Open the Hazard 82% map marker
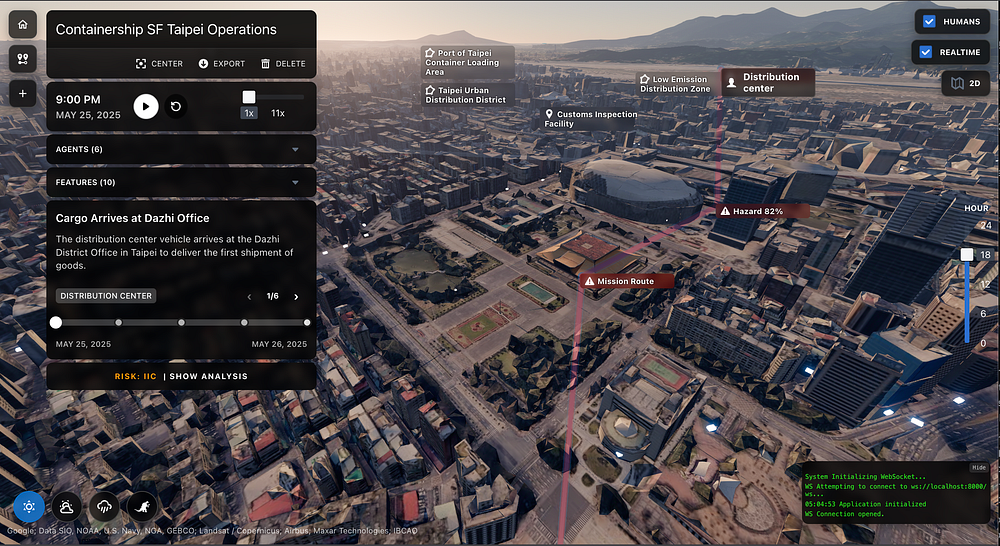The width and height of the screenshot is (1000, 546). pos(751,212)
